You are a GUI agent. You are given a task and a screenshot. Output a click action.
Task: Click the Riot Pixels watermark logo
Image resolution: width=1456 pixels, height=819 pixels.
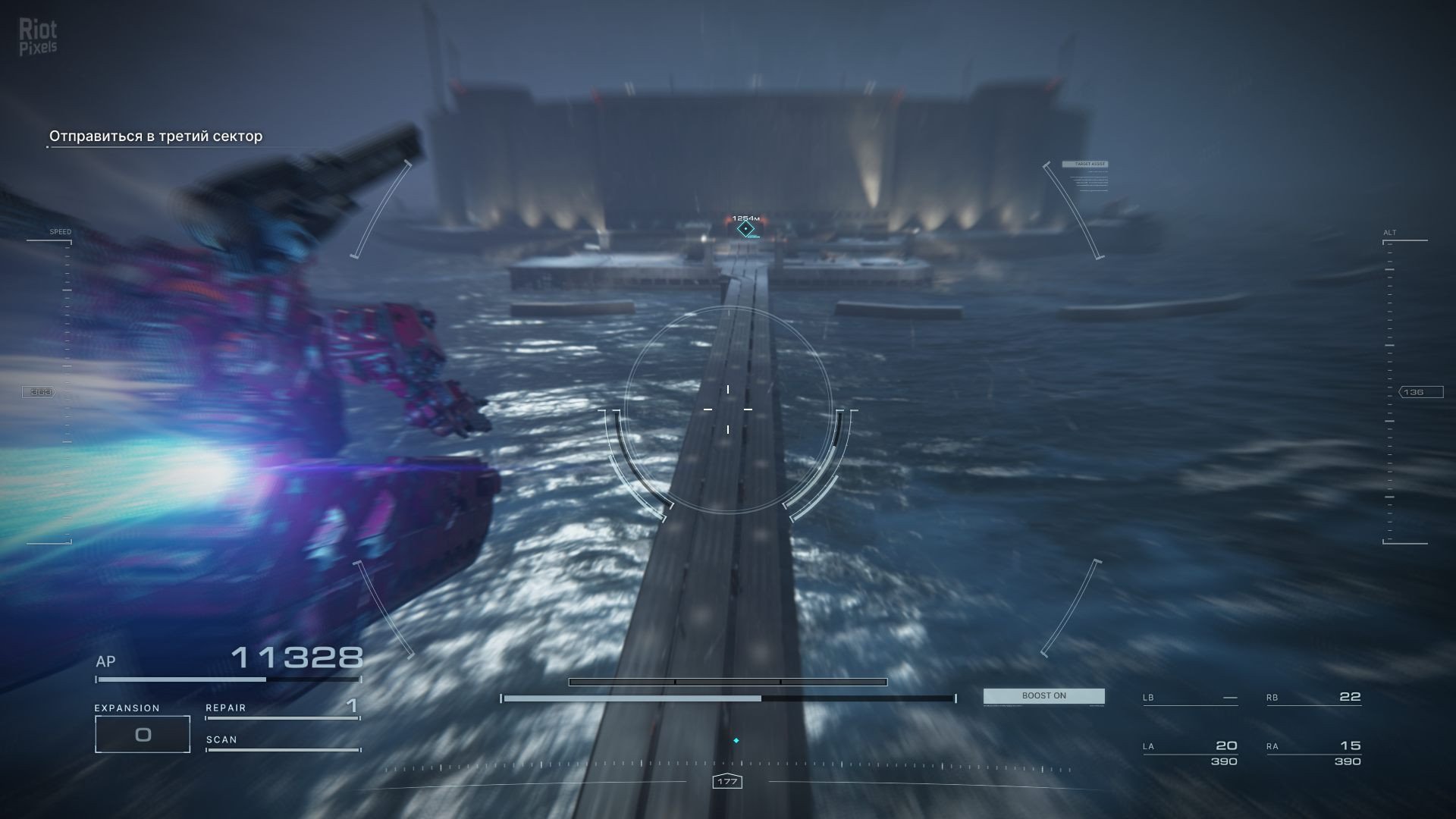pos(38,38)
